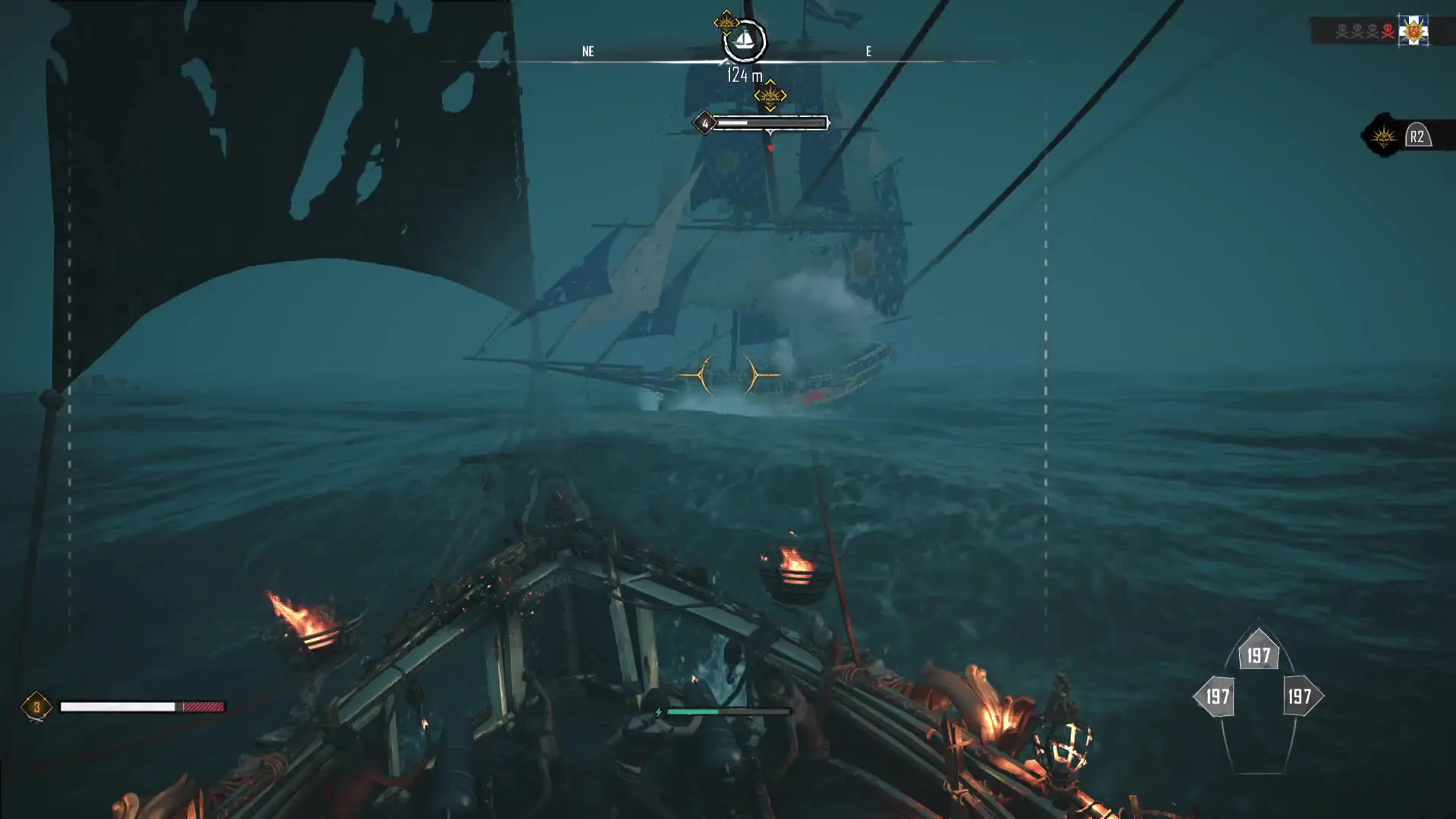
Task: Select the enemy level 4 diamond badge
Action: 704,123
